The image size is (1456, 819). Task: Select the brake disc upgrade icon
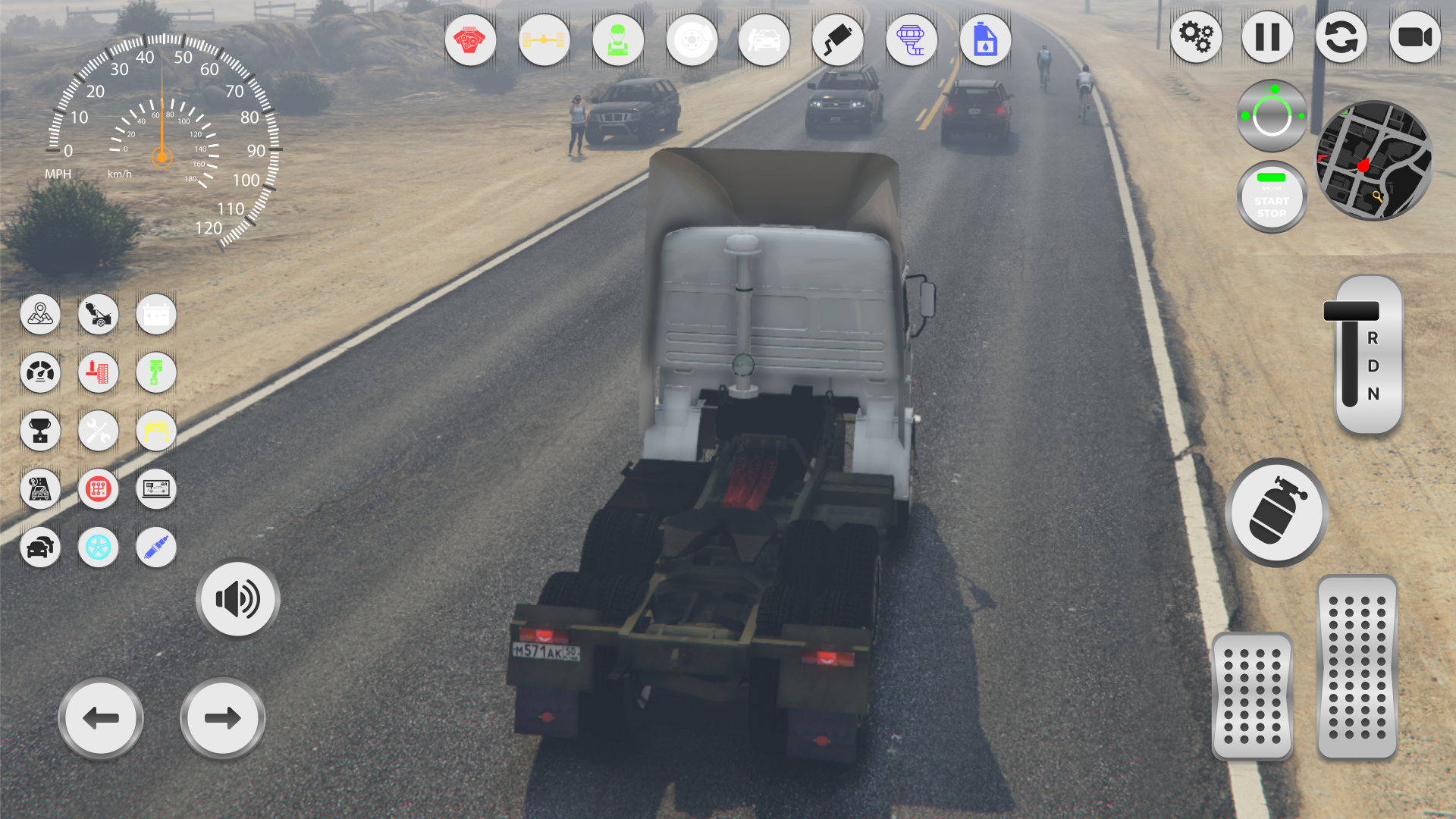691,39
